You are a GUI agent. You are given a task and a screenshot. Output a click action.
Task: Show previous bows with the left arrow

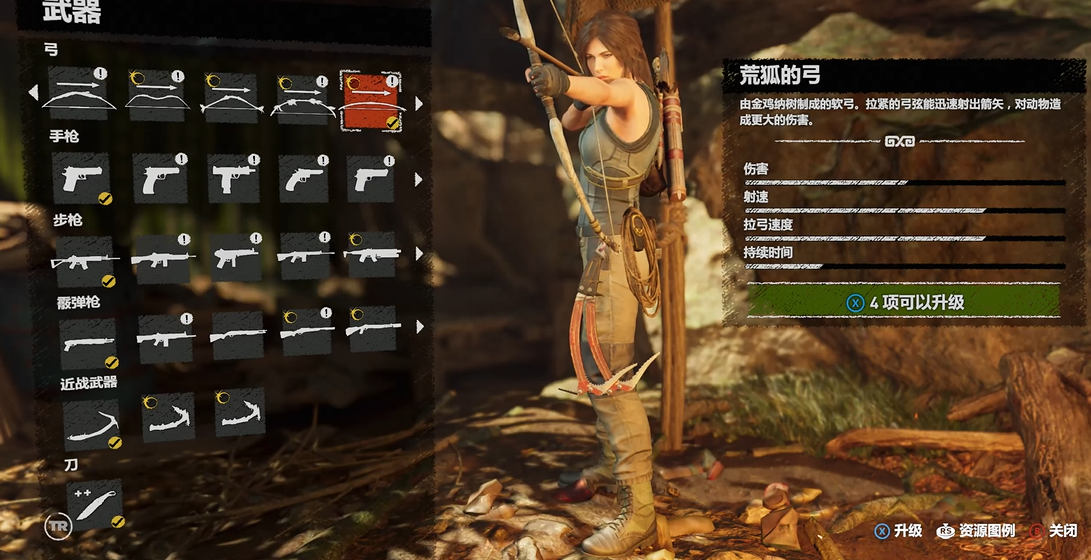click(x=33, y=93)
